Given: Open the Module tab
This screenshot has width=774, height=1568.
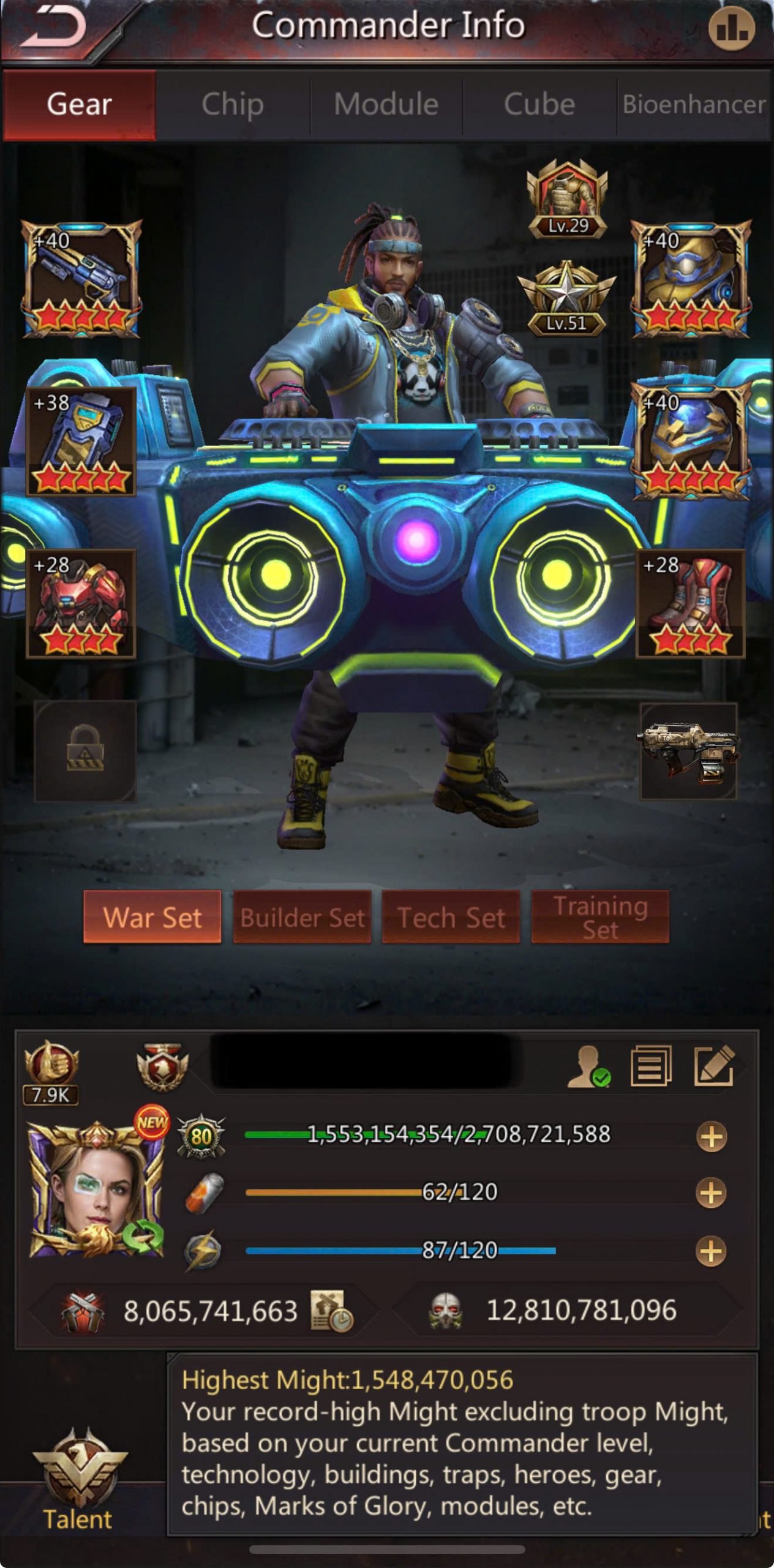Looking at the screenshot, I should [386, 104].
